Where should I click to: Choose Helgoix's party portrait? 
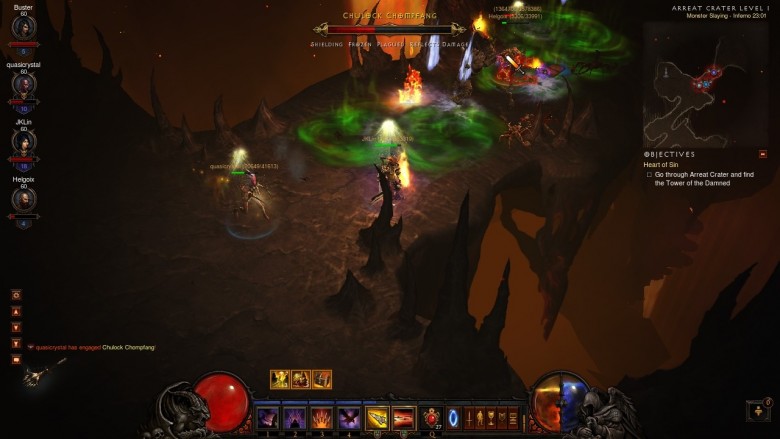23,199
